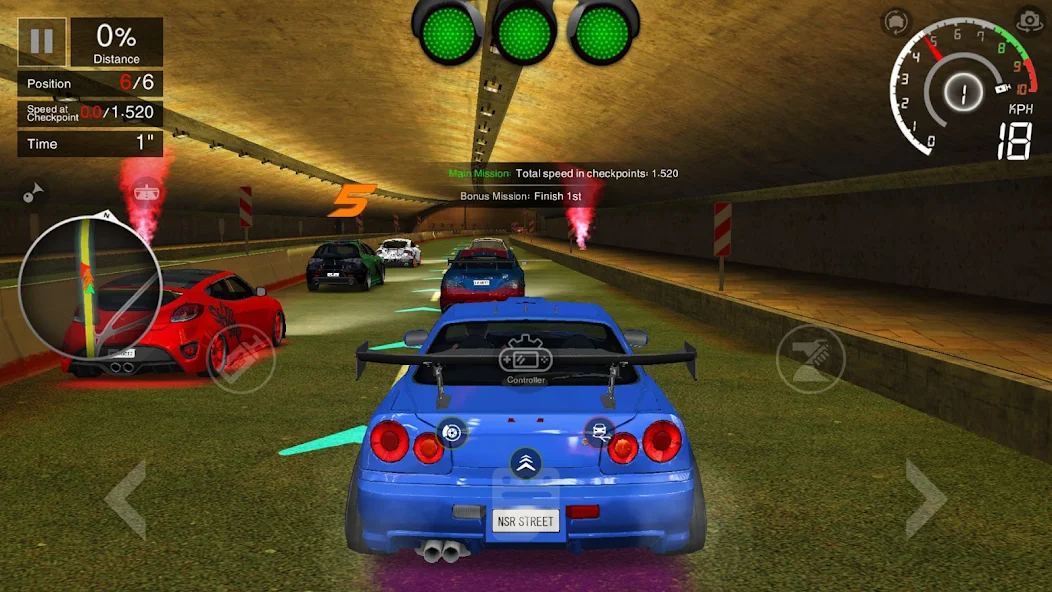Screen dimensions: 1052x592
Task: Tap the brake disc icon
Action: pyautogui.click(x=452, y=432)
